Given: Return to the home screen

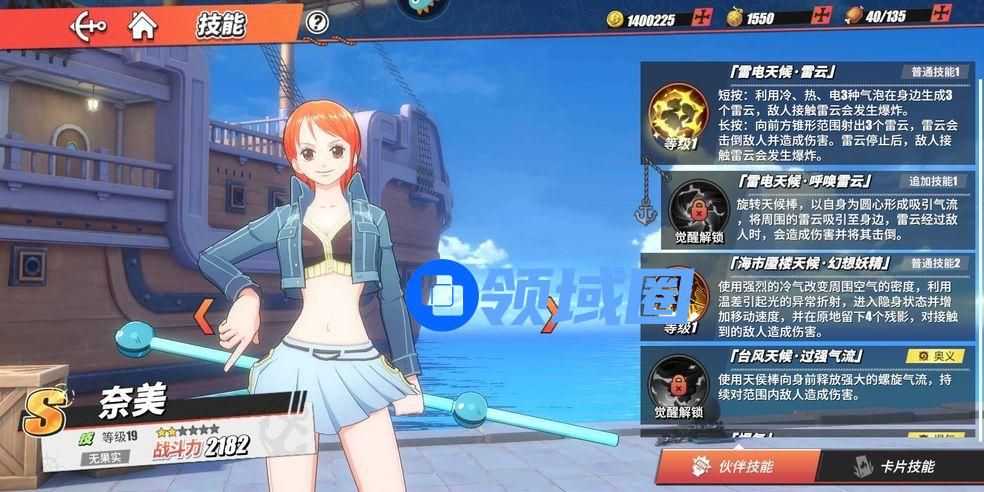Looking at the screenshot, I should 144,24.
